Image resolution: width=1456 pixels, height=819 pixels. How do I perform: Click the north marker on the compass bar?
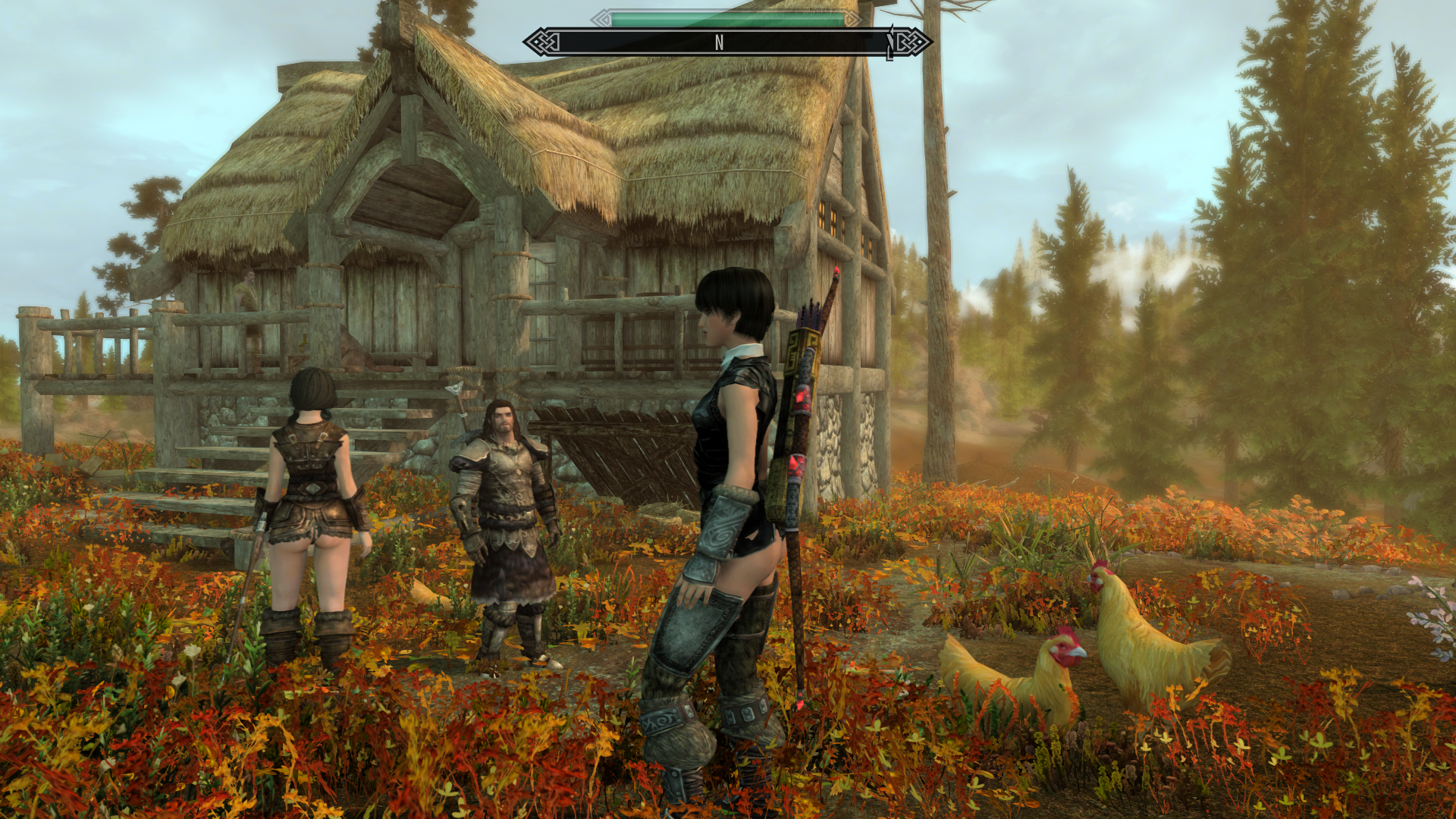click(719, 43)
